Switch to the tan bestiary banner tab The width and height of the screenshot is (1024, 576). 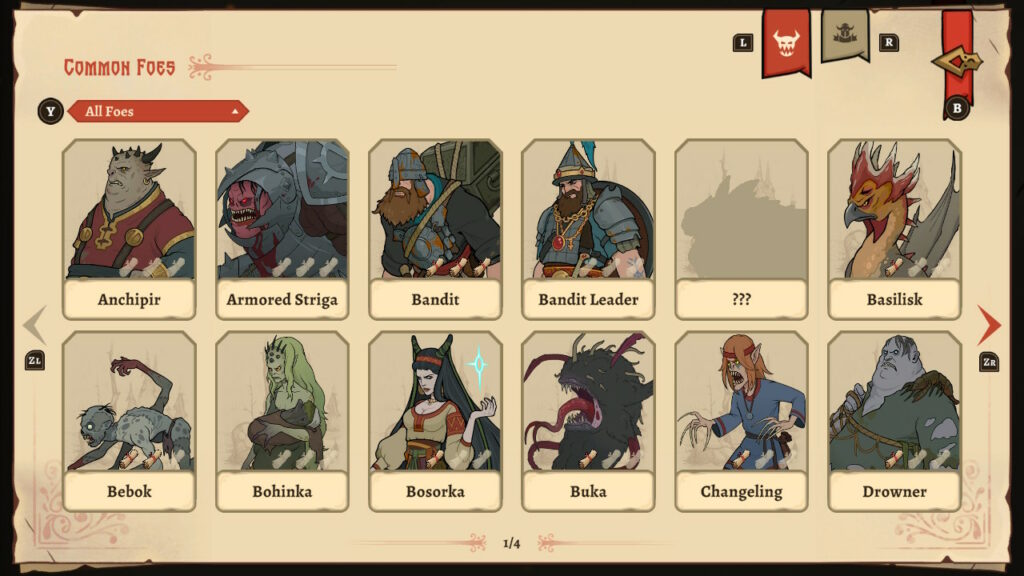(x=845, y=34)
